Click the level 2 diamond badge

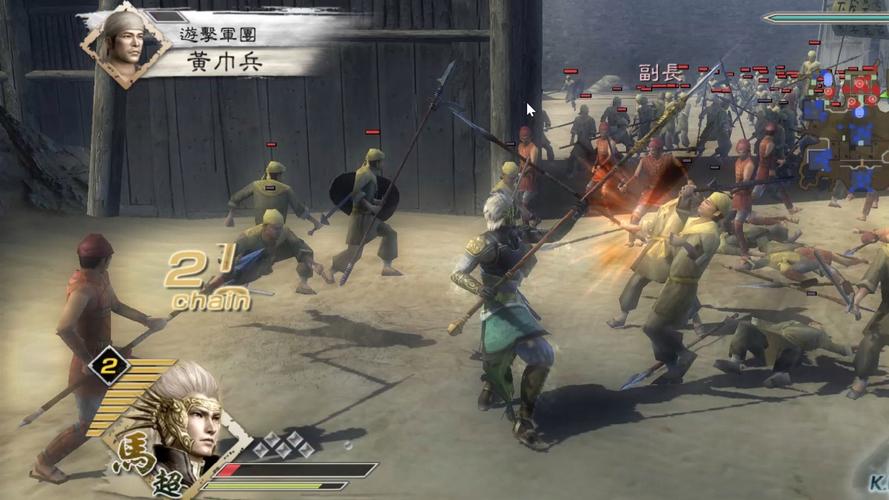108,368
